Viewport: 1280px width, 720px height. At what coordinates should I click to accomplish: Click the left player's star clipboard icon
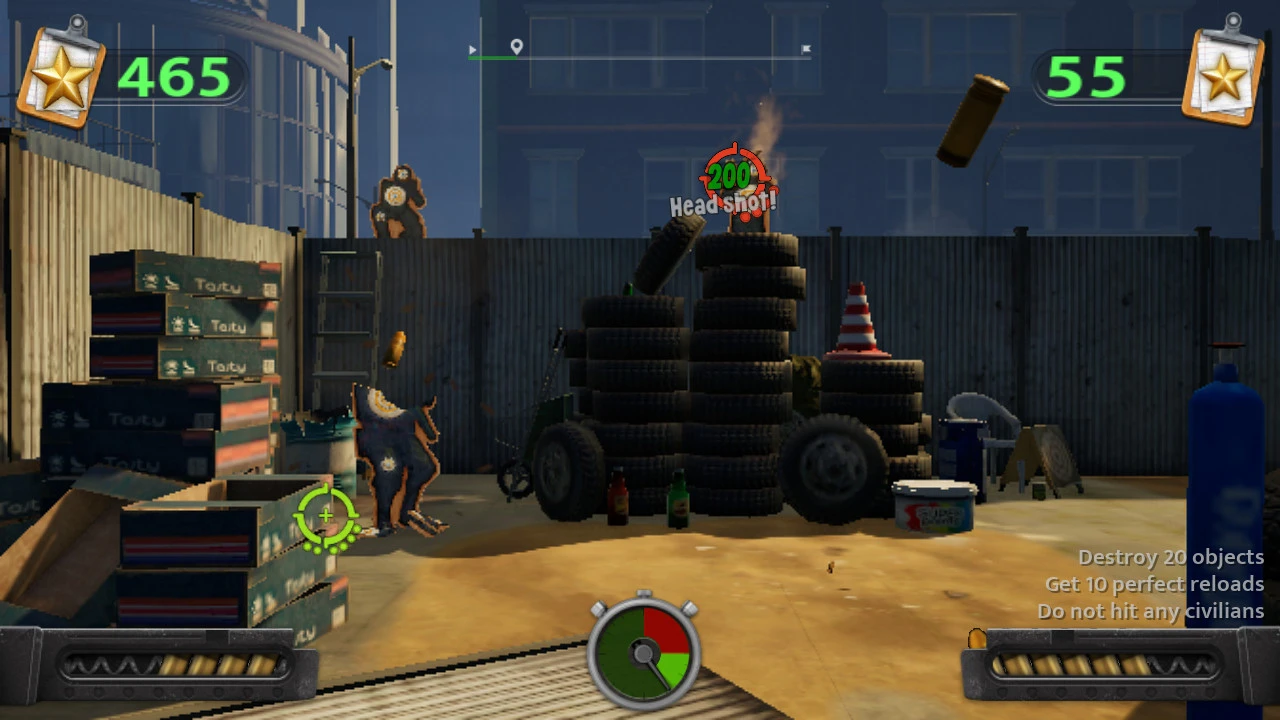tap(61, 73)
